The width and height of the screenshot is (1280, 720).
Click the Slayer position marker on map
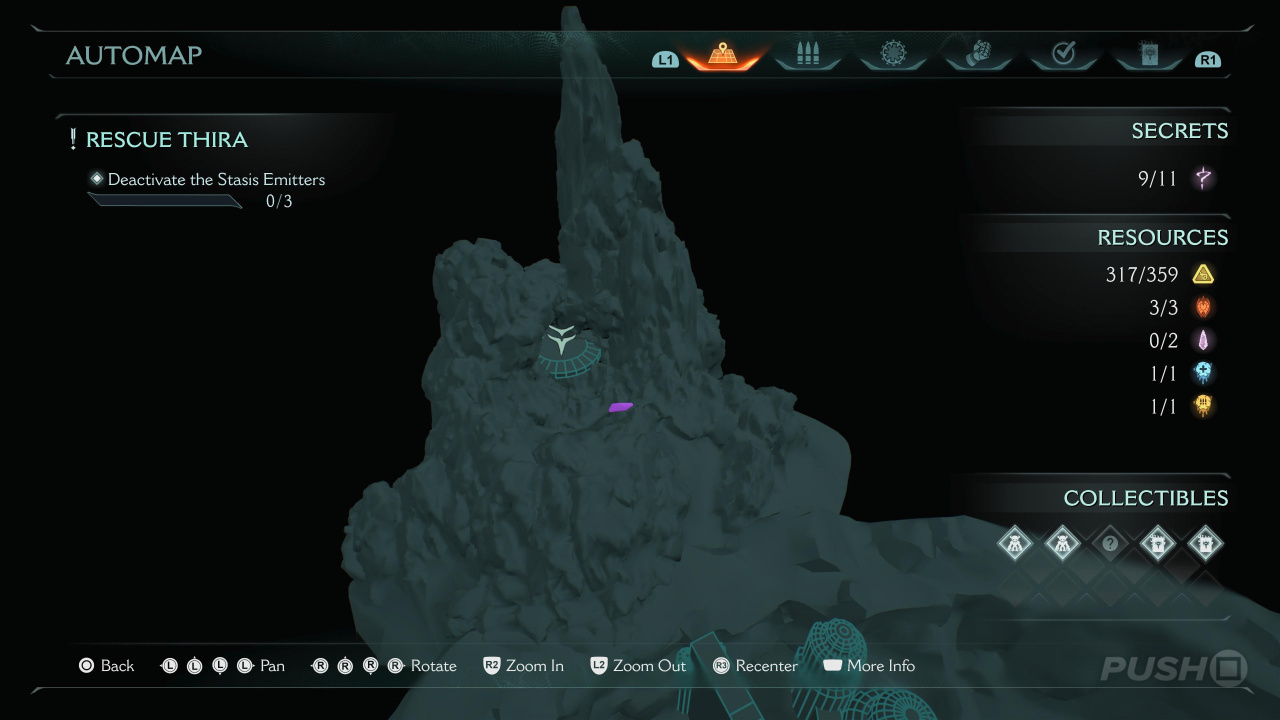point(564,340)
